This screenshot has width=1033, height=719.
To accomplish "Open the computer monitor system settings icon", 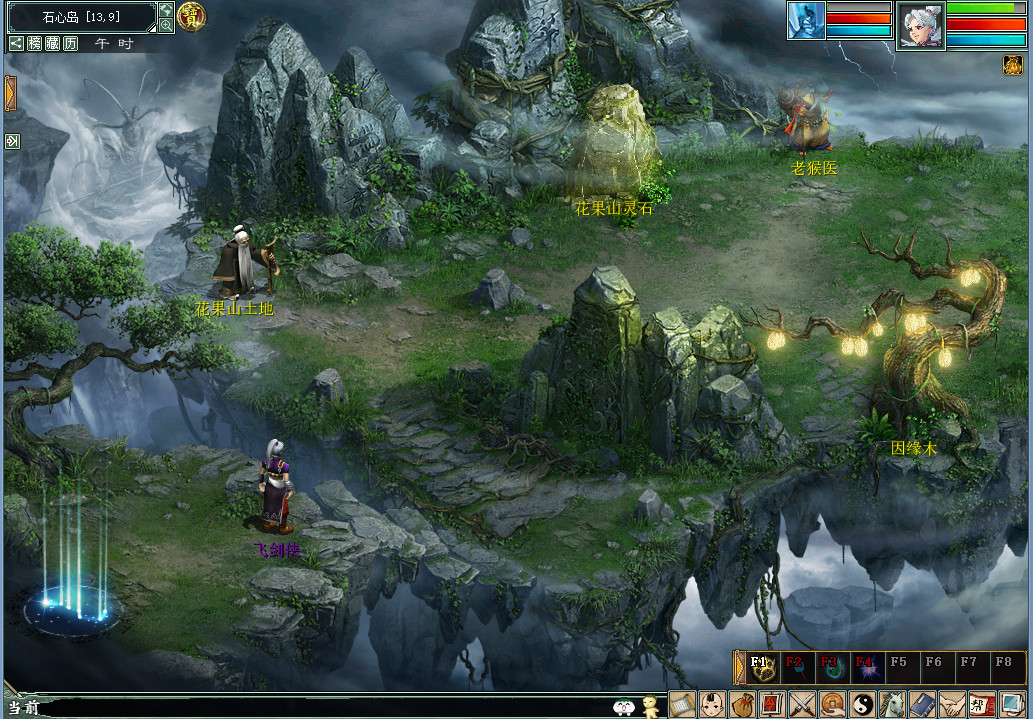I will pos(1013,704).
